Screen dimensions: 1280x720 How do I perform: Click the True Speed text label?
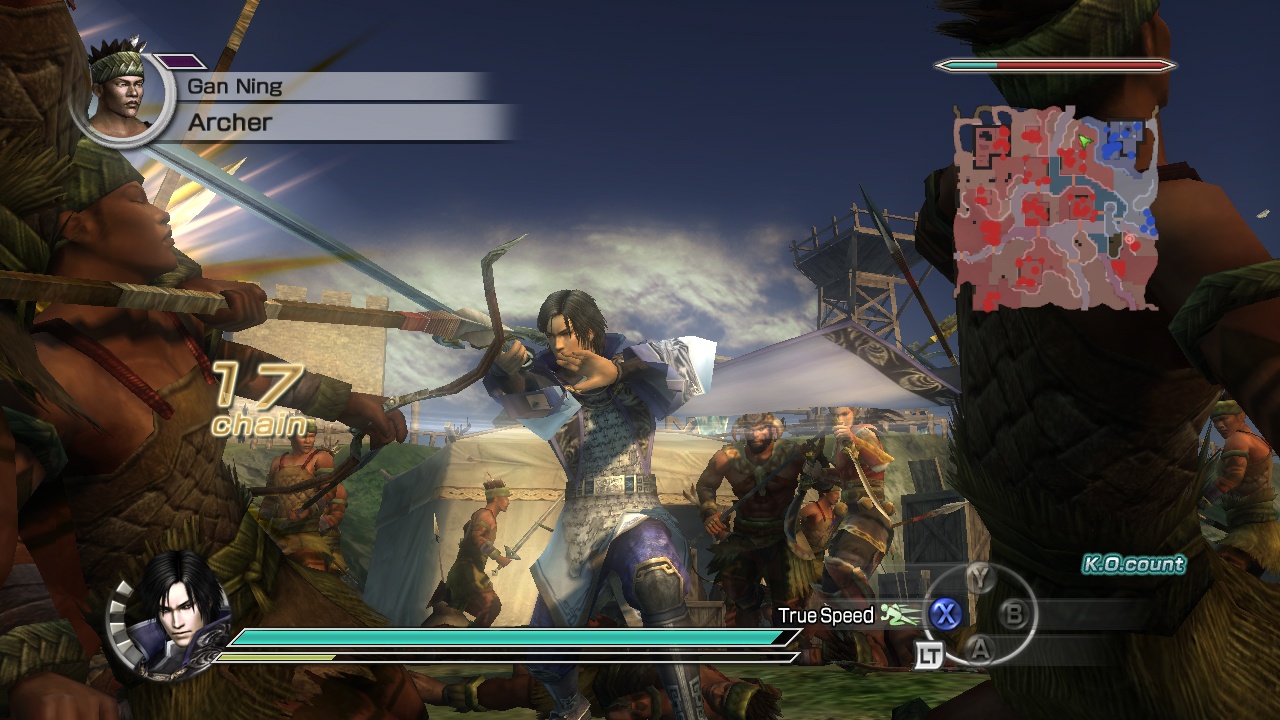coord(826,616)
